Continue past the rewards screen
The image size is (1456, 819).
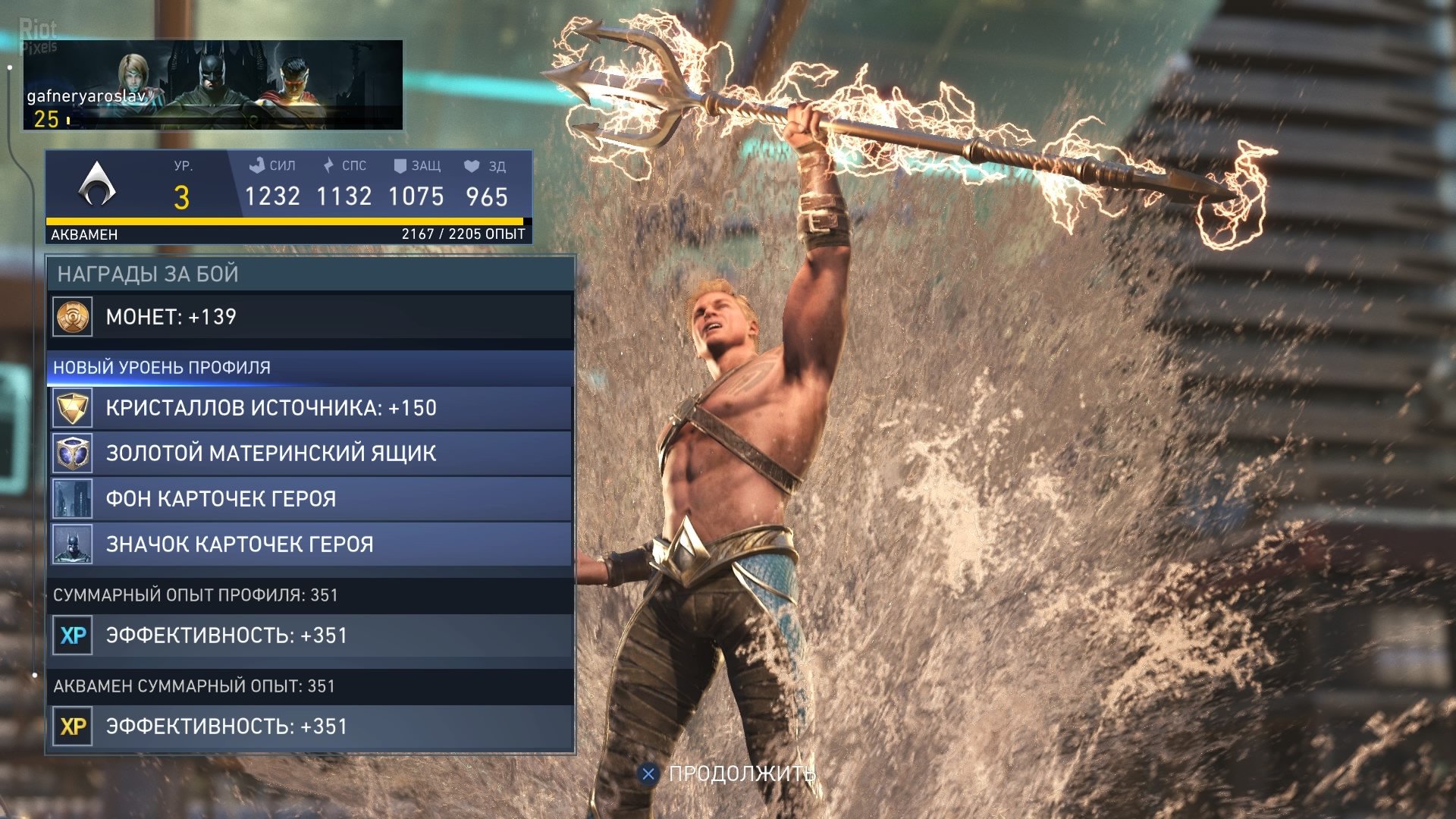(728, 773)
